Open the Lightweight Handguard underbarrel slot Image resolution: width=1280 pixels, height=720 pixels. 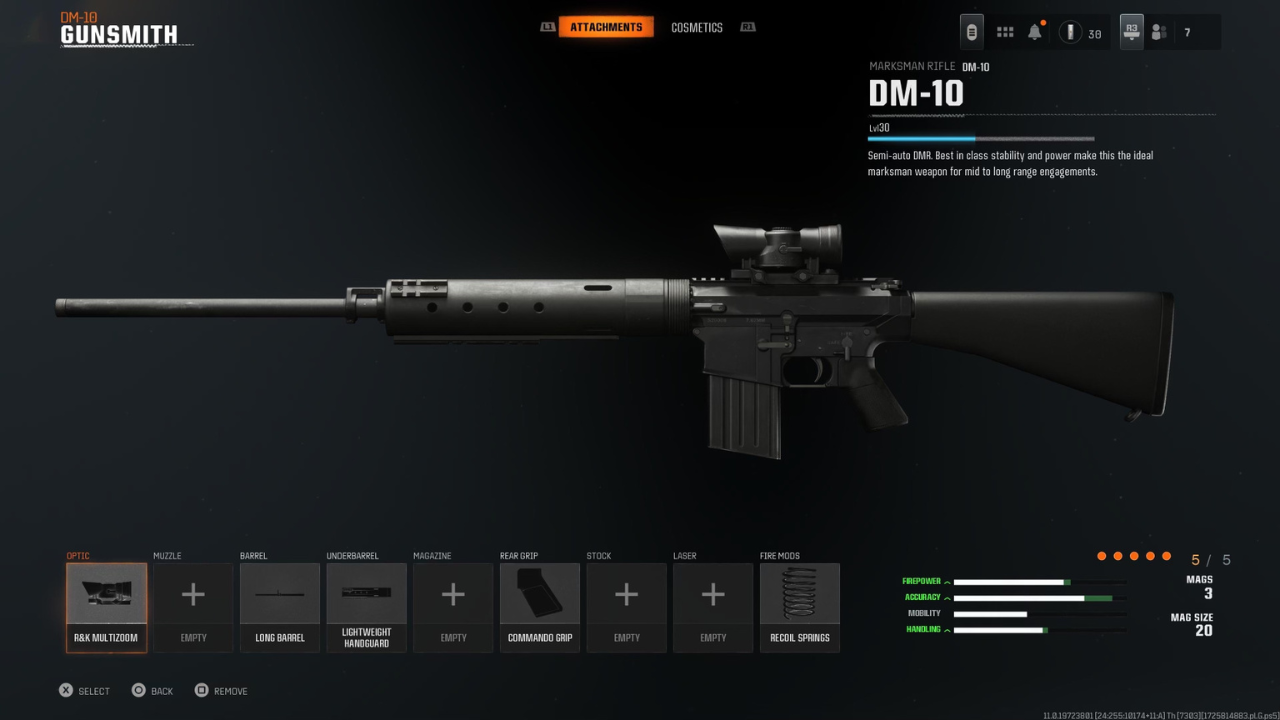[x=366, y=607]
